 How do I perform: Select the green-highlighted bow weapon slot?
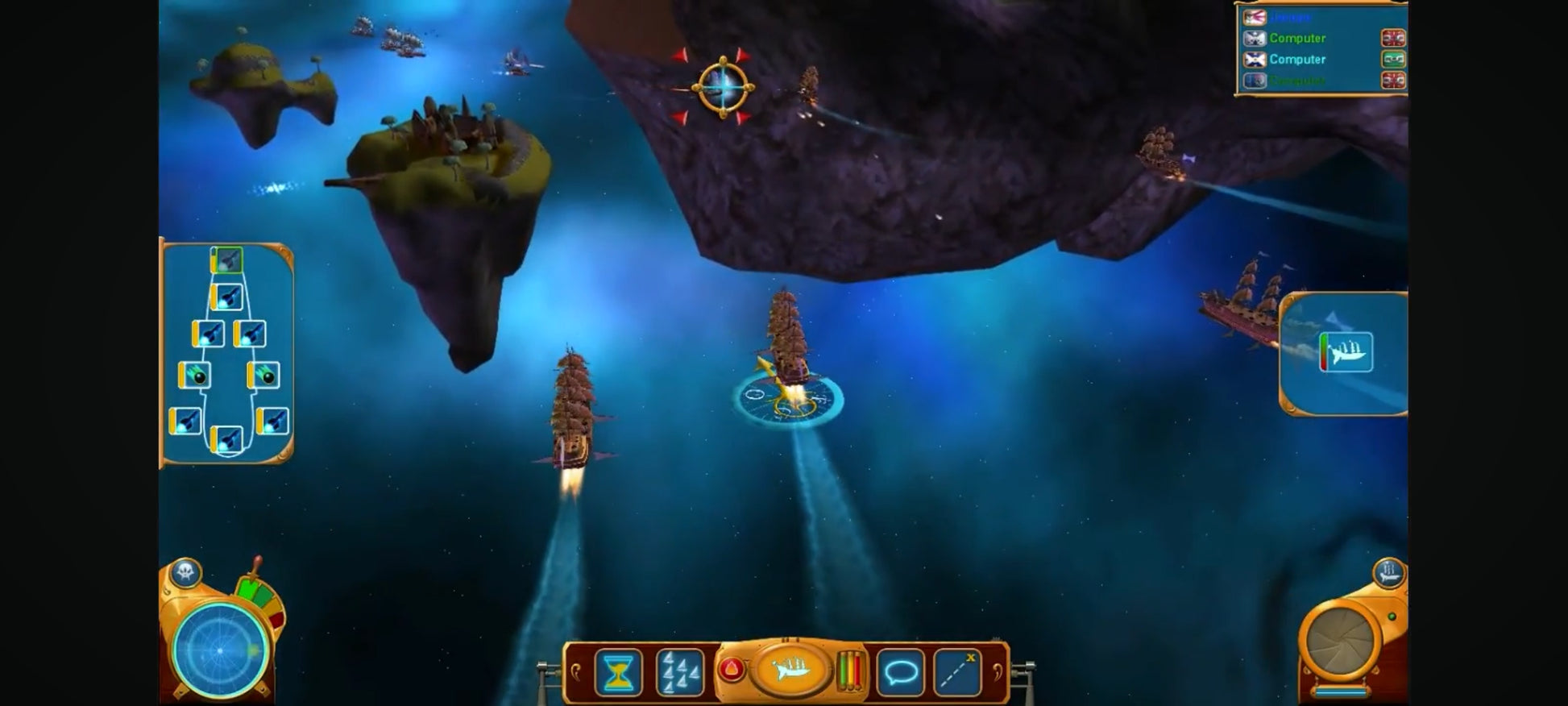227,260
